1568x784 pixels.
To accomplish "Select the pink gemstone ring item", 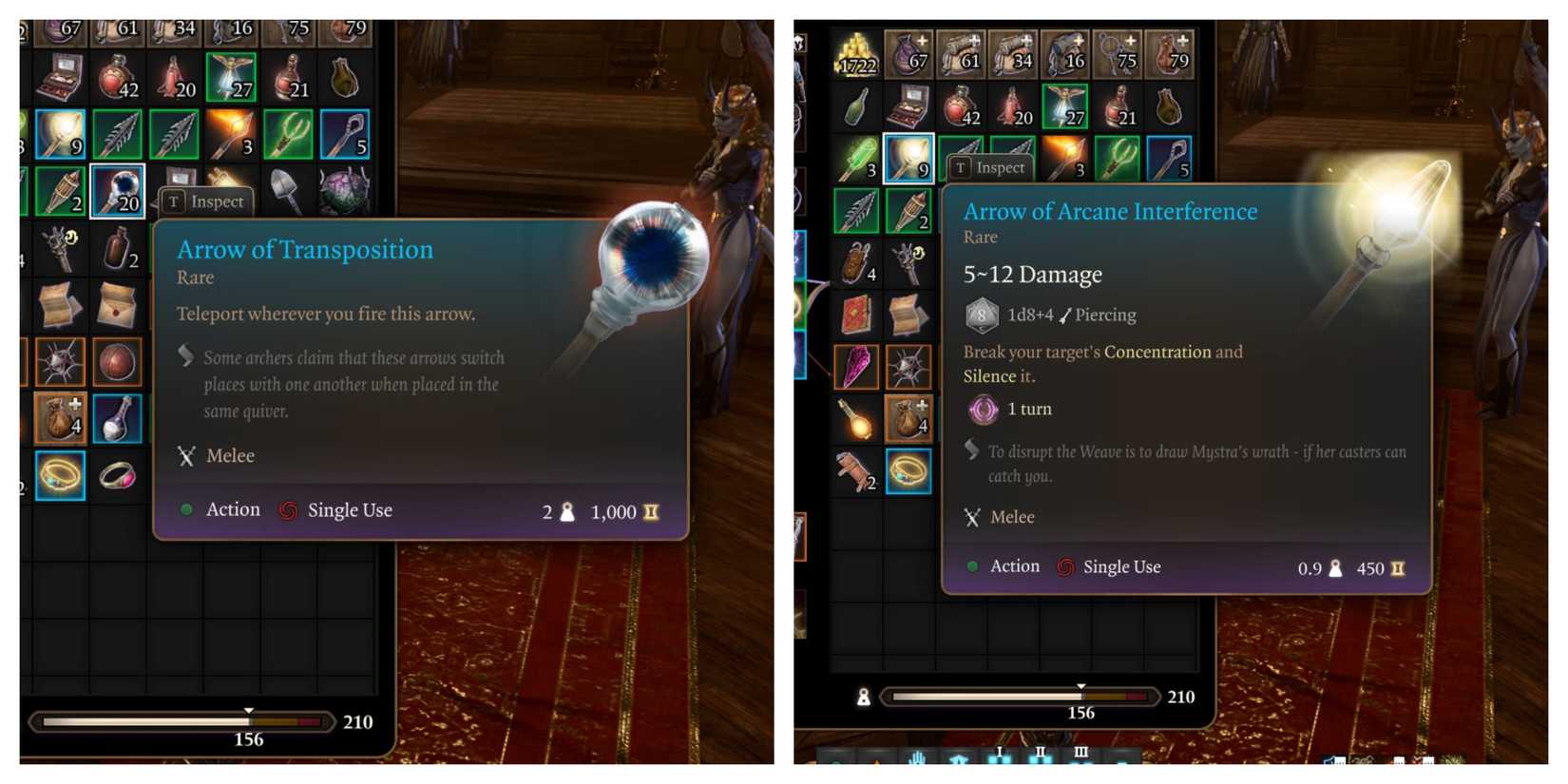I will tap(117, 473).
